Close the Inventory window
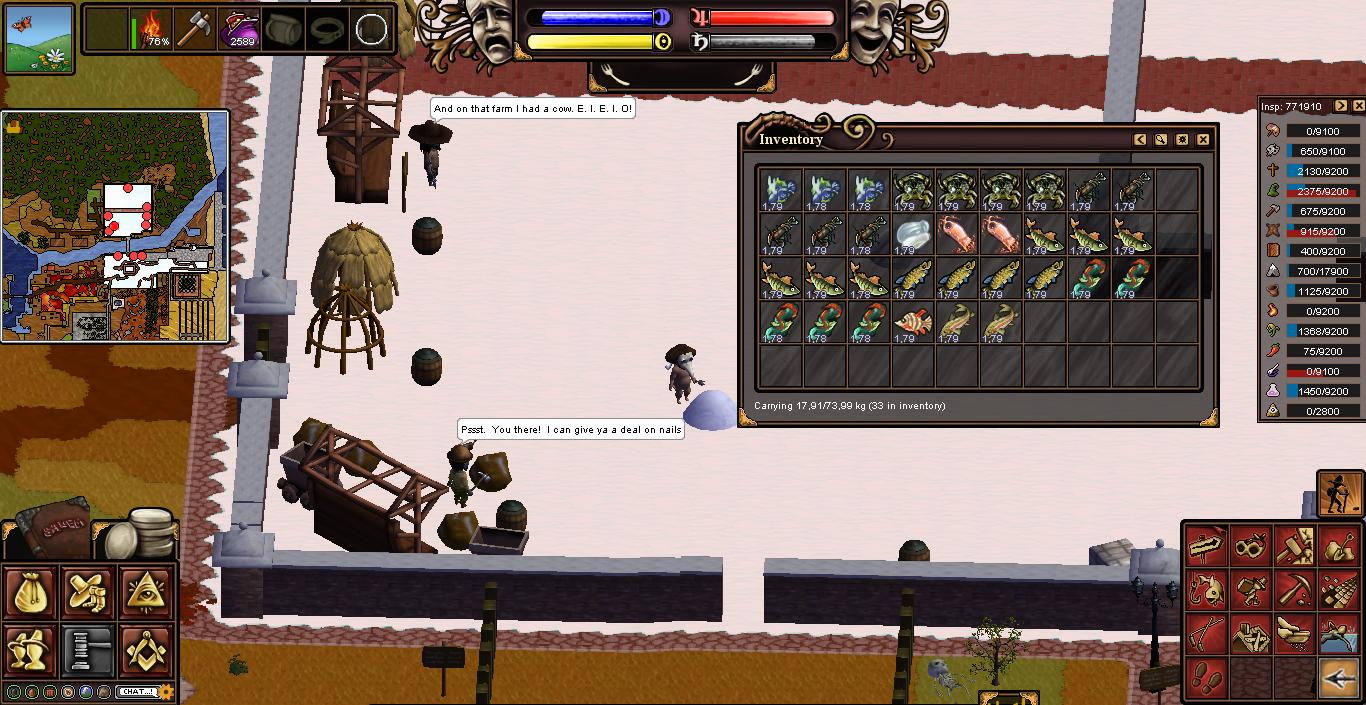1366x705 pixels. point(1203,140)
